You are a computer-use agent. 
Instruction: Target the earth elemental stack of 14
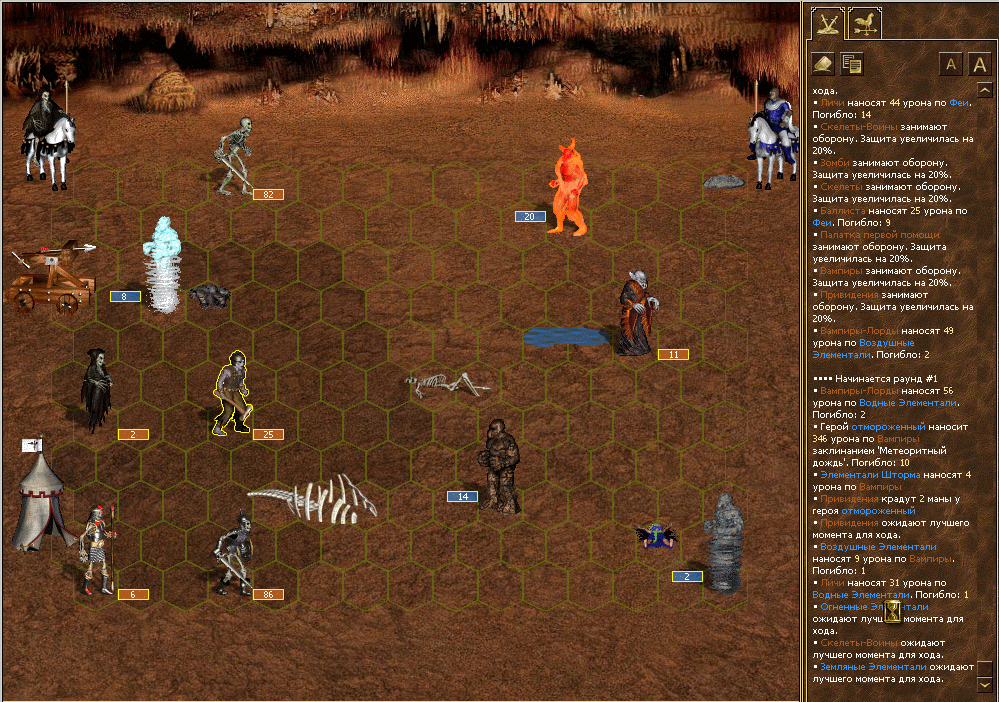point(499,467)
